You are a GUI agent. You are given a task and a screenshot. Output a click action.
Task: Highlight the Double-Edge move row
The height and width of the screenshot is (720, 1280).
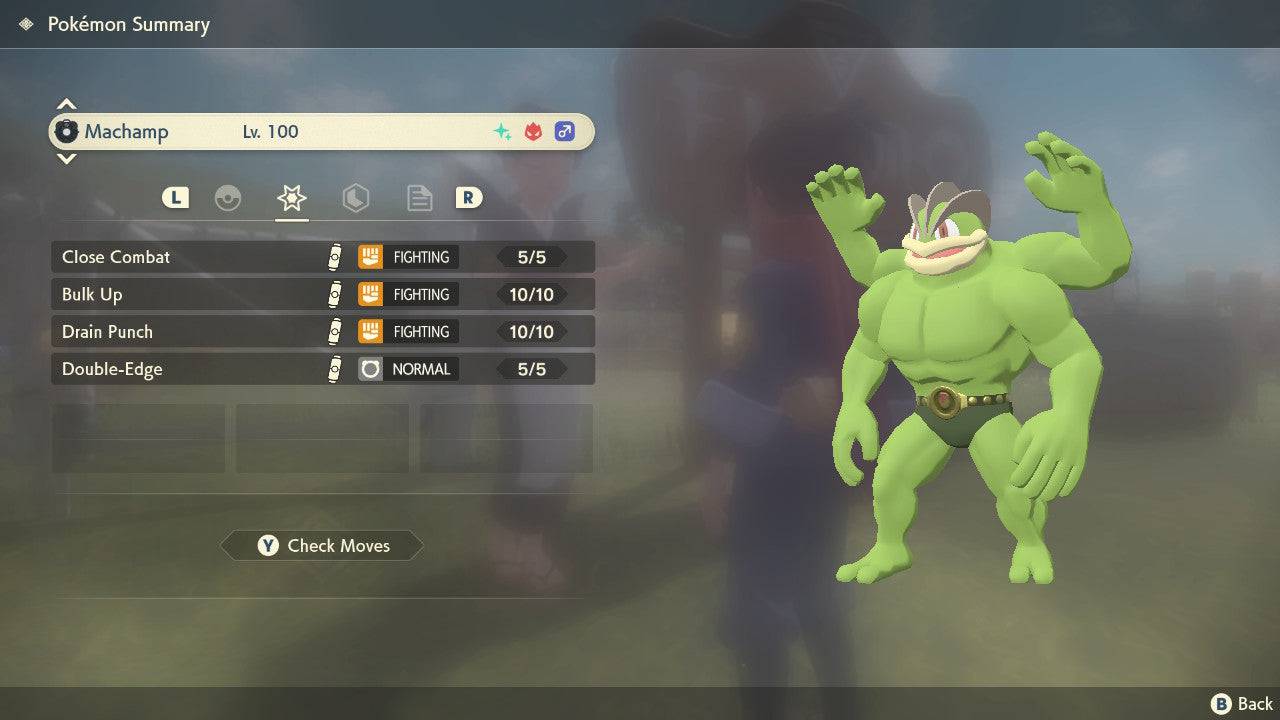pos(322,369)
